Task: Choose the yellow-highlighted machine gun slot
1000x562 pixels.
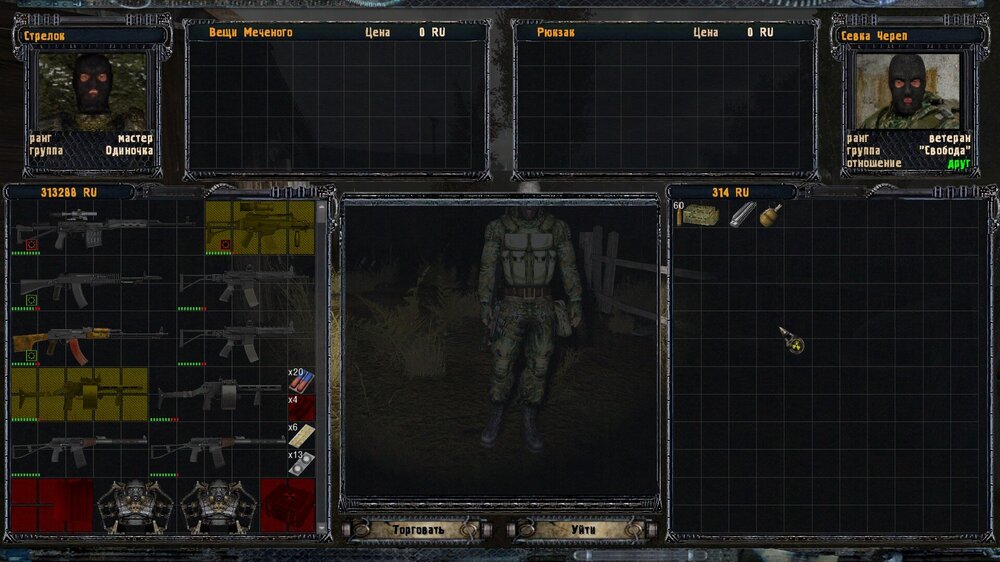Action: (80, 392)
